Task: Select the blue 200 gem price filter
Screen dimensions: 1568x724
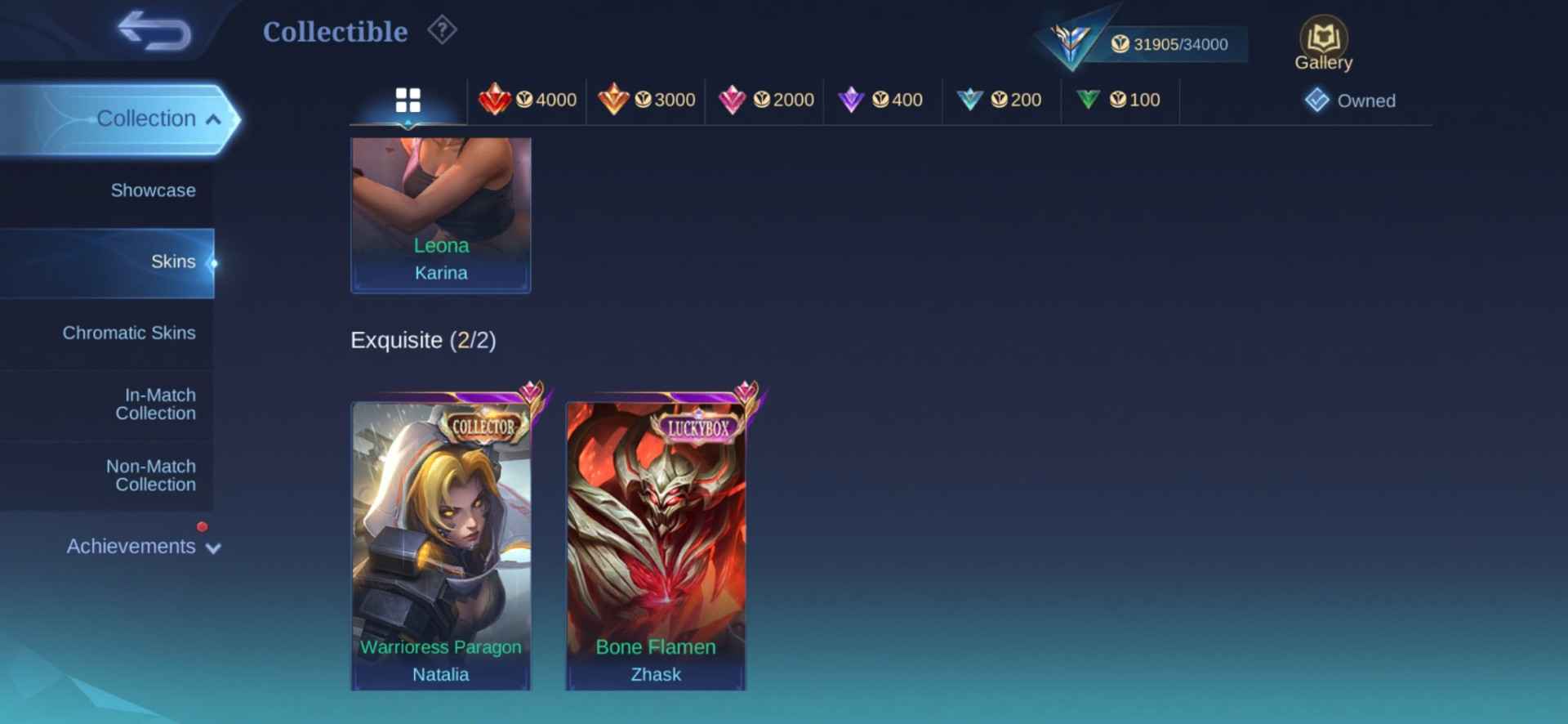Action: [x=1000, y=100]
